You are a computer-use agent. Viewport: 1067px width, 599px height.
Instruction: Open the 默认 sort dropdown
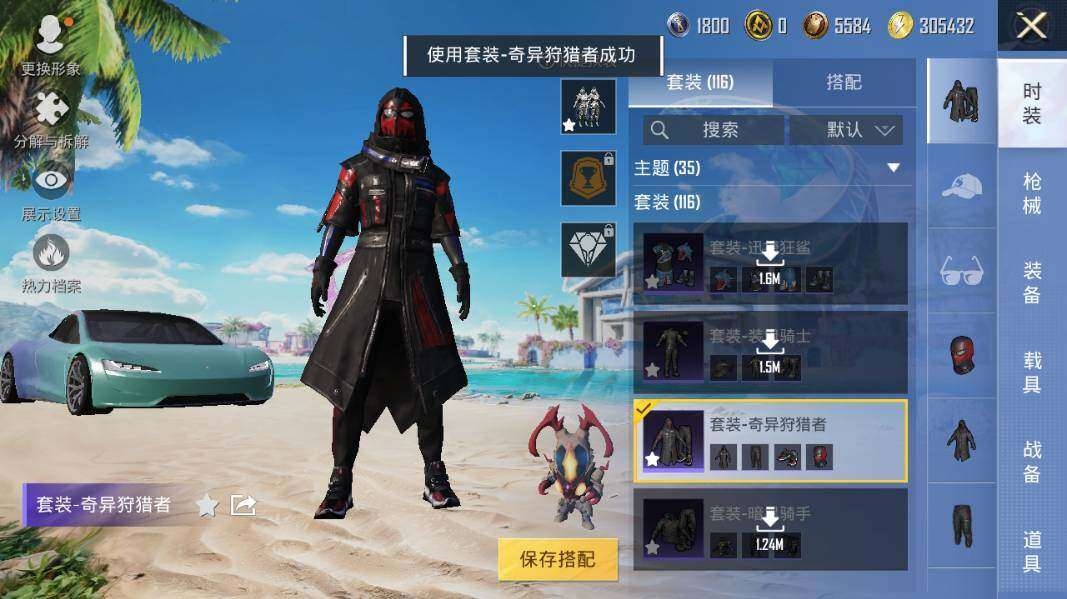[x=846, y=130]
